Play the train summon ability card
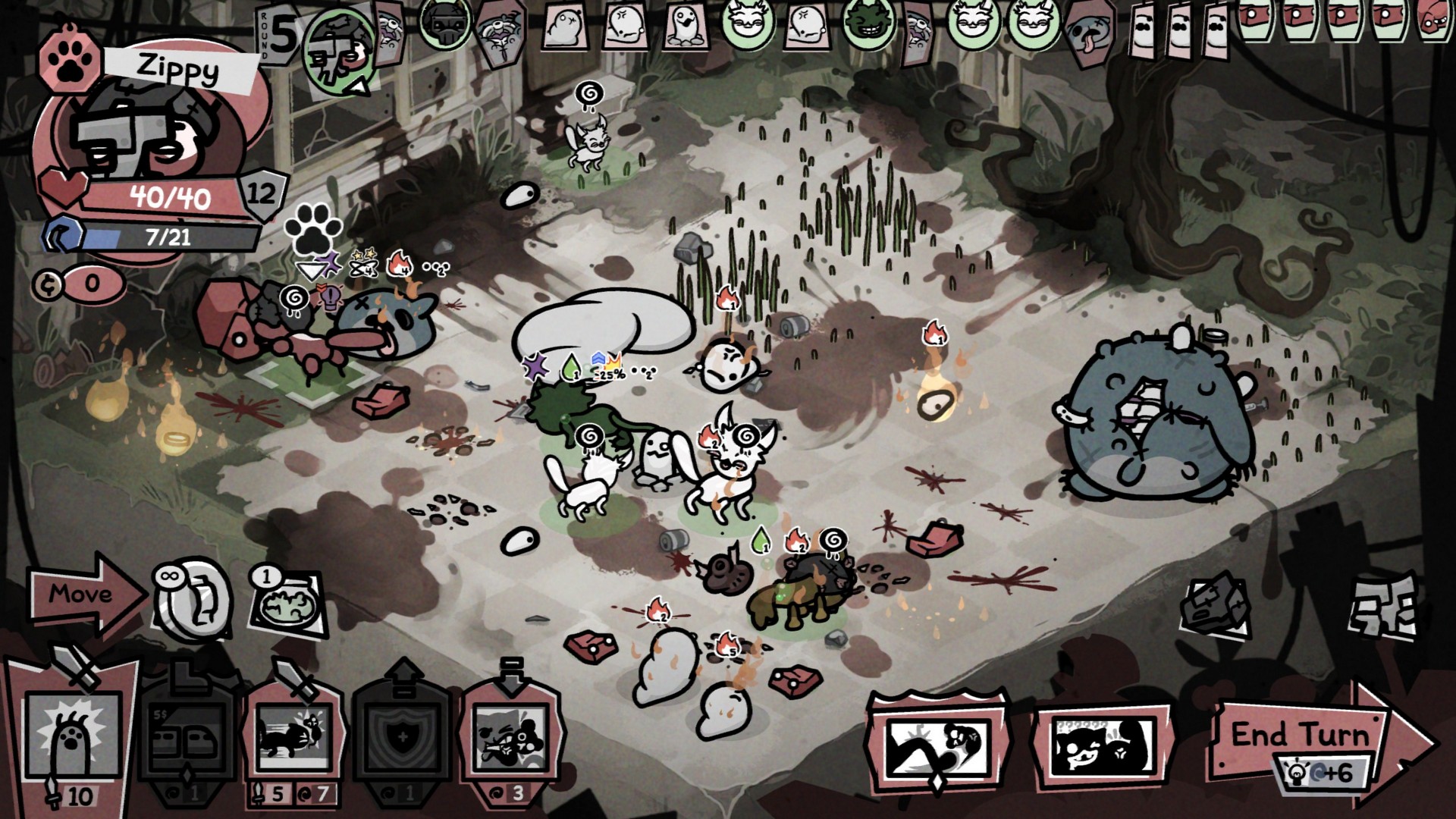 [x=190, y=736]
